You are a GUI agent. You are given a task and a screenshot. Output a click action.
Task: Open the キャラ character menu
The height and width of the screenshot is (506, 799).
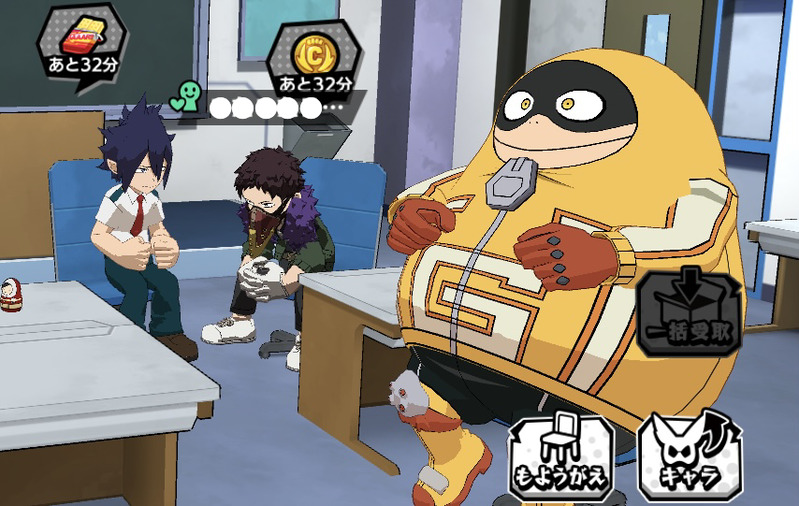coord(689,455)
